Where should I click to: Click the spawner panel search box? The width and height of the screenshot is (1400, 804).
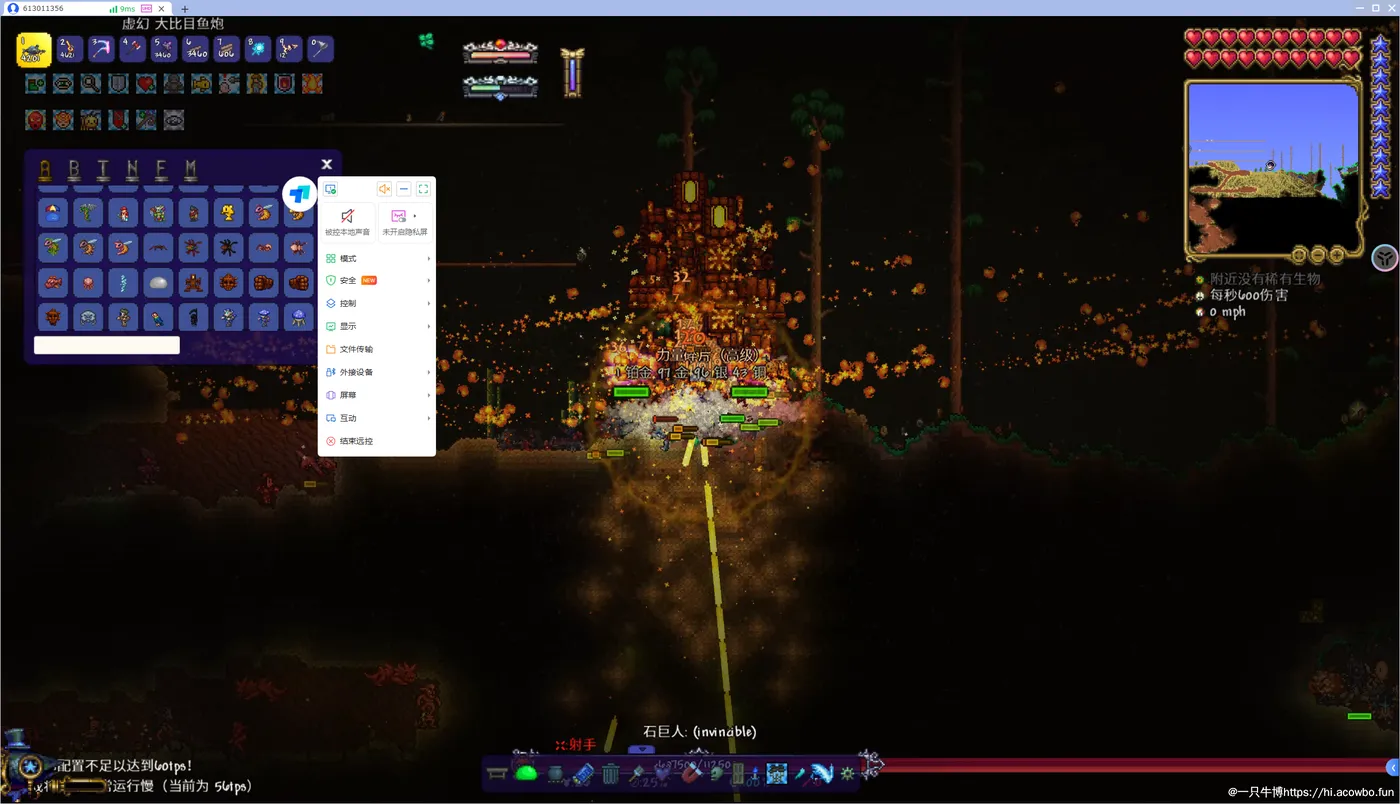point(107,345)
